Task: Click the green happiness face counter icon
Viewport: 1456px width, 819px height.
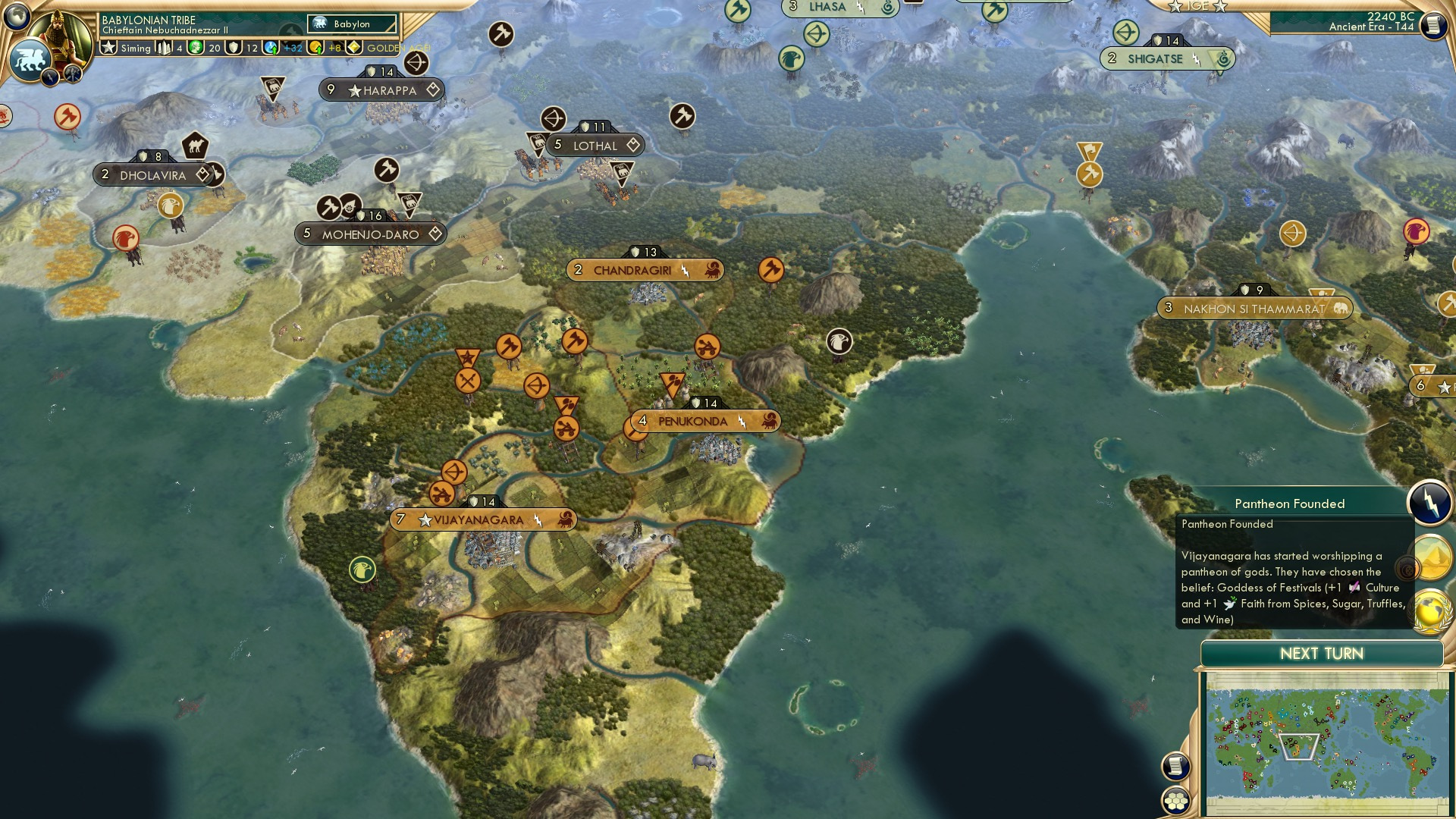Action: coord(194,48)
